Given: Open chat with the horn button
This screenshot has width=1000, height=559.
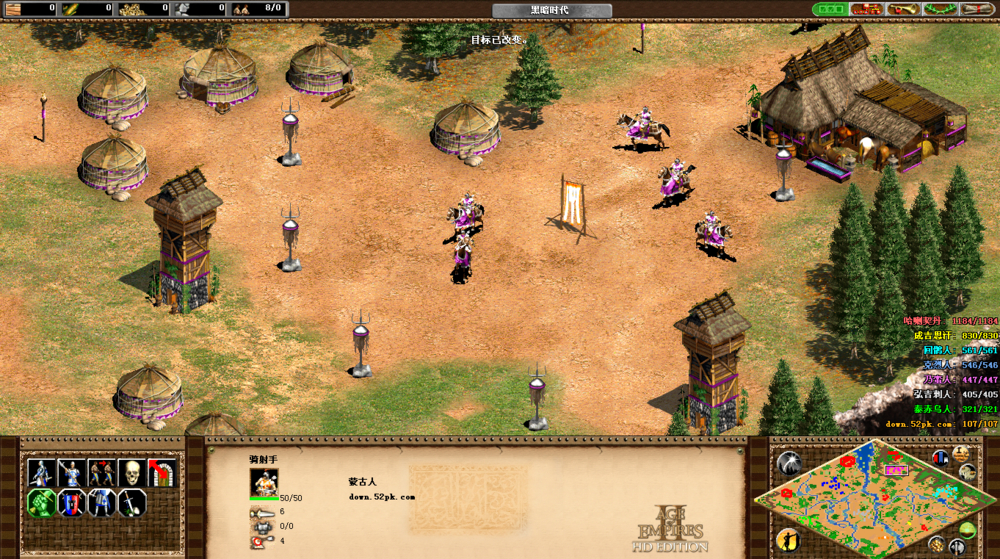Looking at the screenshot, I should tap(902, 9).
